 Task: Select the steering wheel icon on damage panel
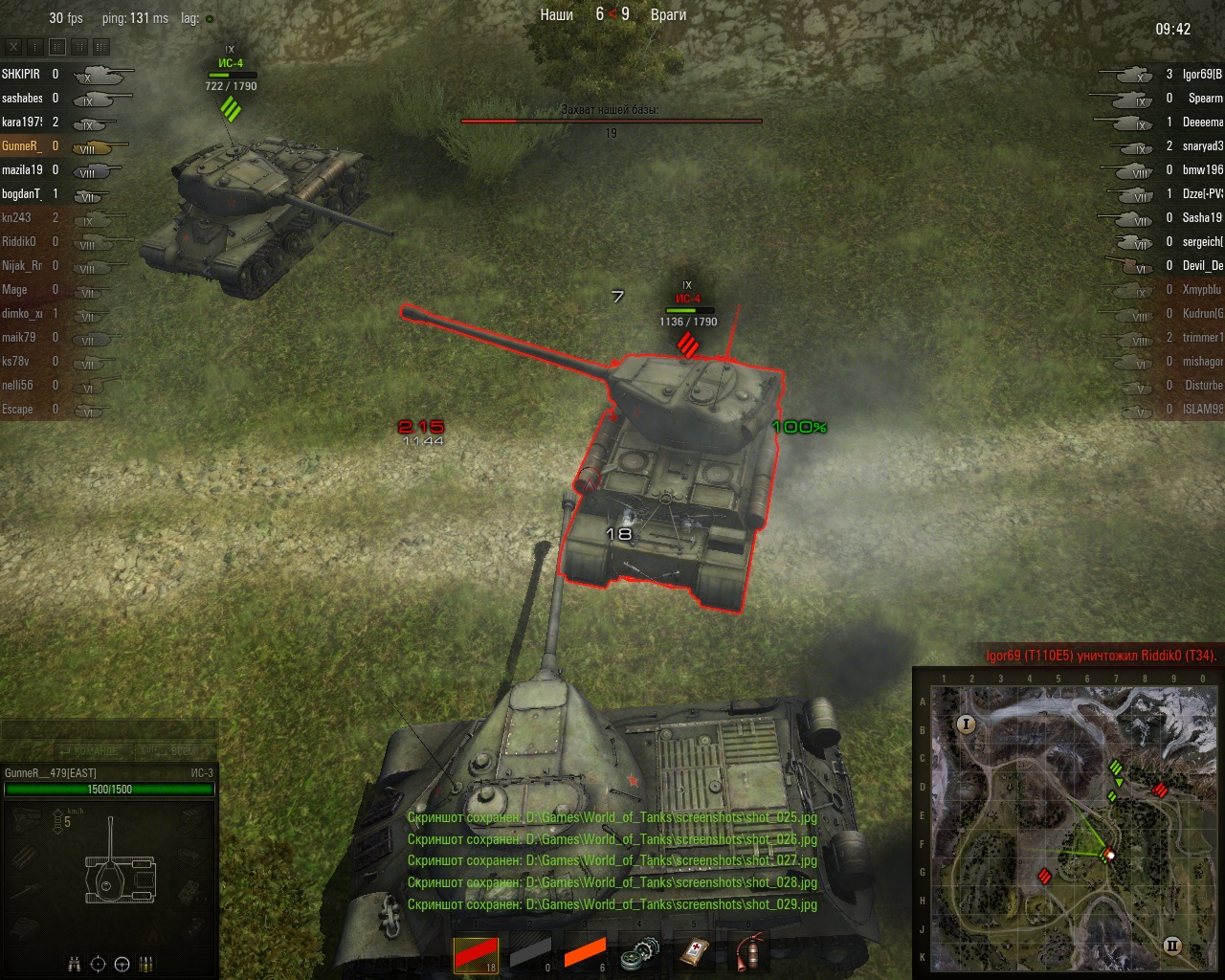(122, 964)
